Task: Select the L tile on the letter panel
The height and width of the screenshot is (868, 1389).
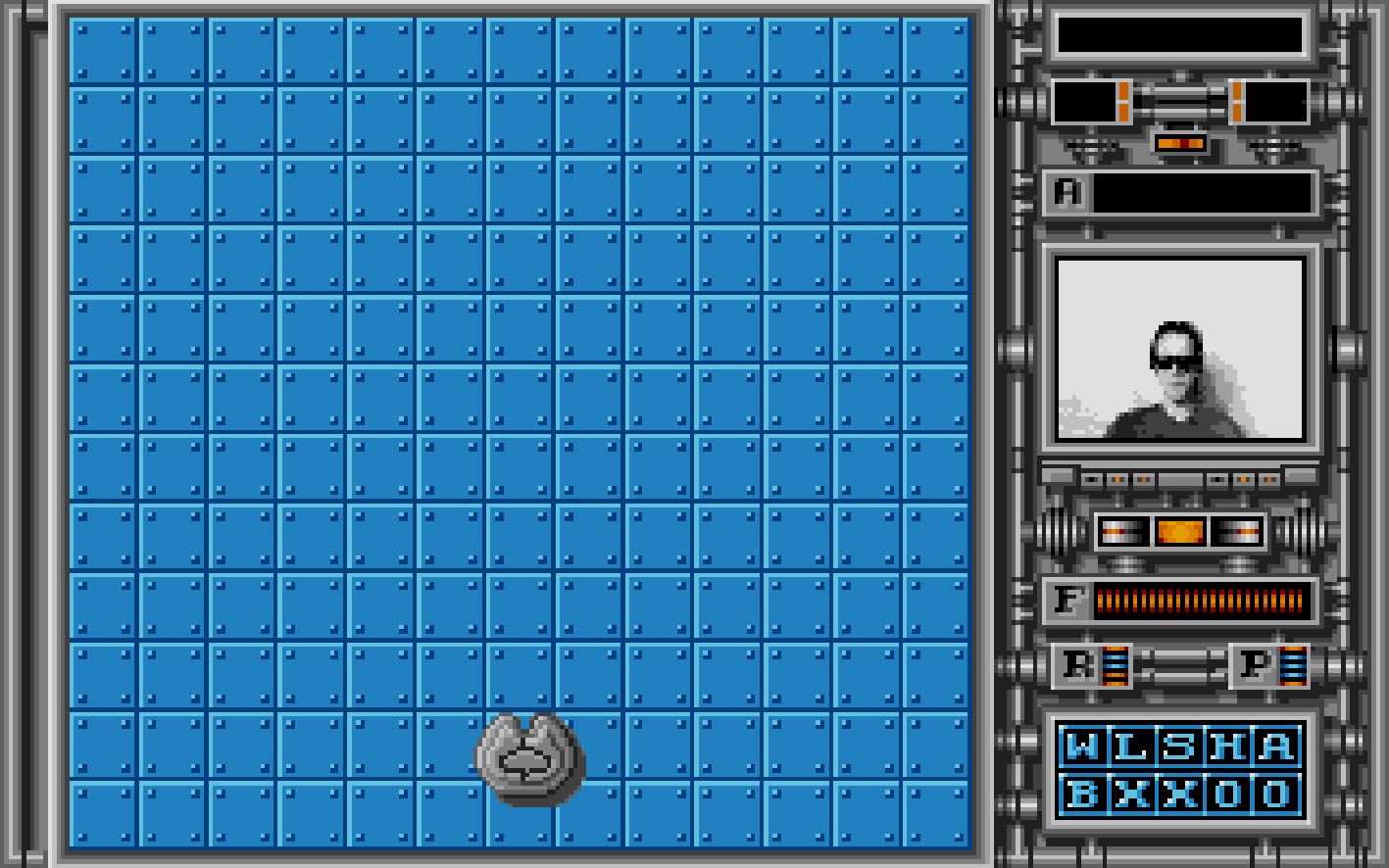Action: coord(1130,747)
